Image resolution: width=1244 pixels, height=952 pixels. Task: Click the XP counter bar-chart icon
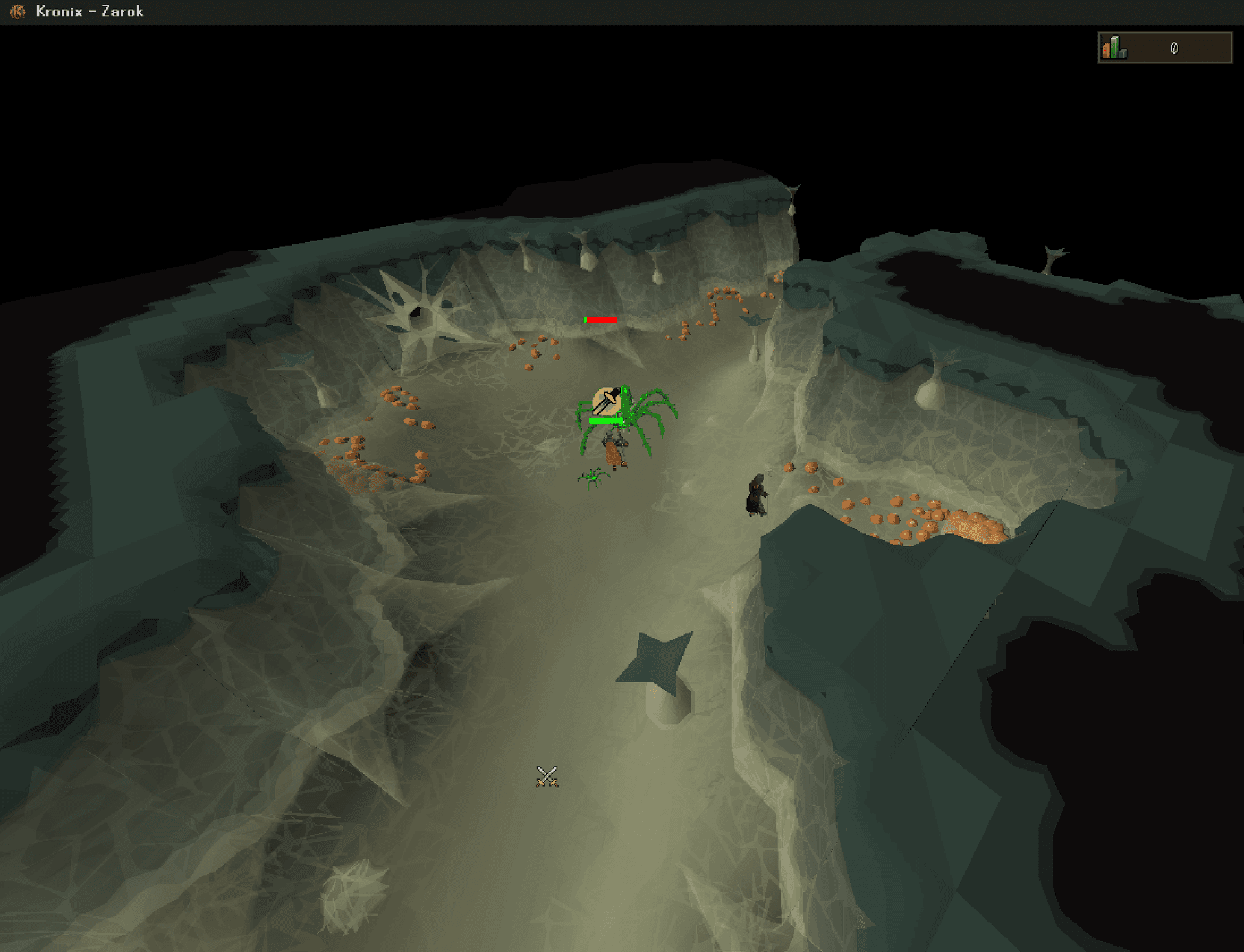pyautogui.click(x=1112, y=48)
